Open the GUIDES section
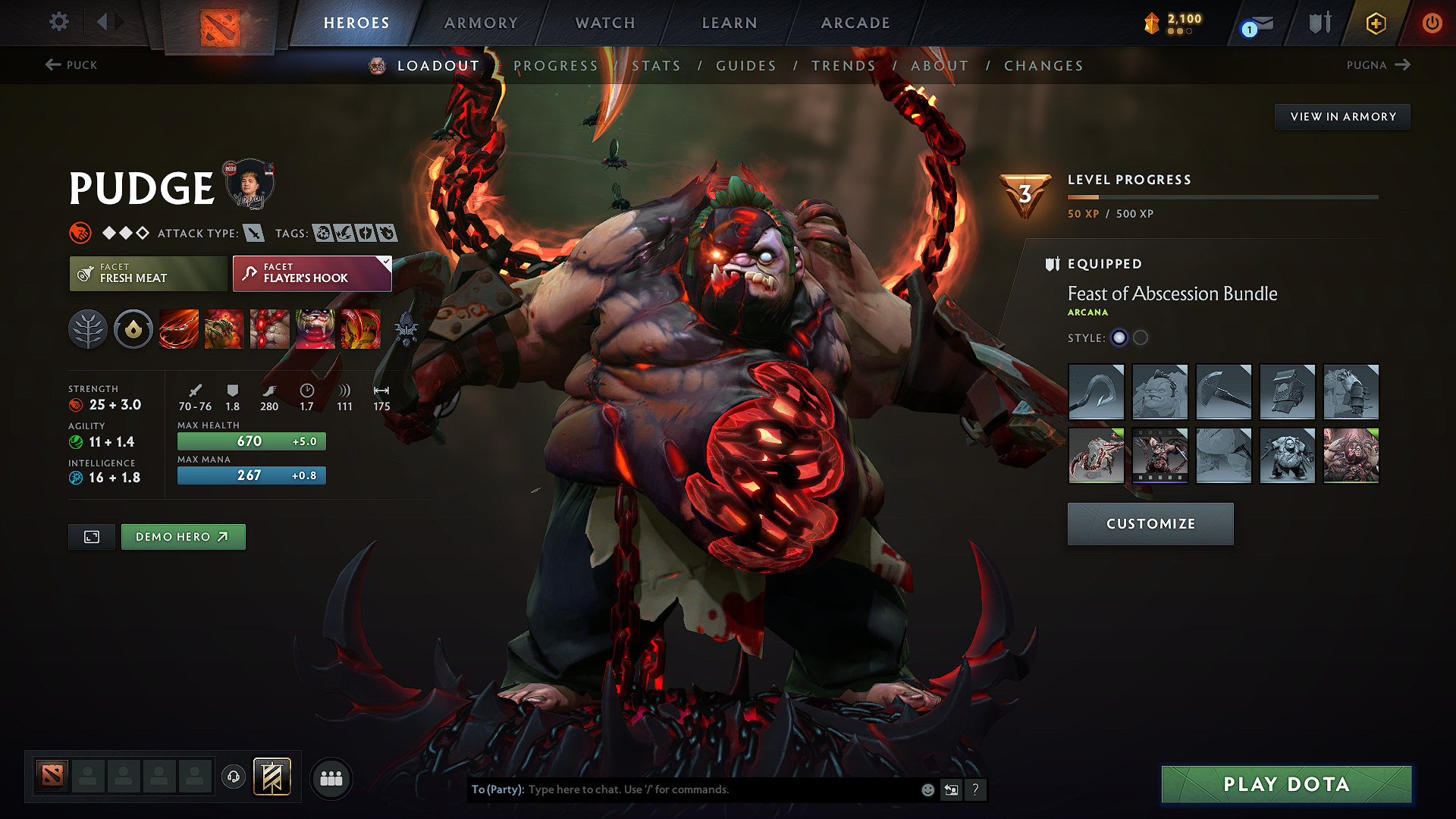Viewport: 1456px width, 819px height. coord(745,66)
